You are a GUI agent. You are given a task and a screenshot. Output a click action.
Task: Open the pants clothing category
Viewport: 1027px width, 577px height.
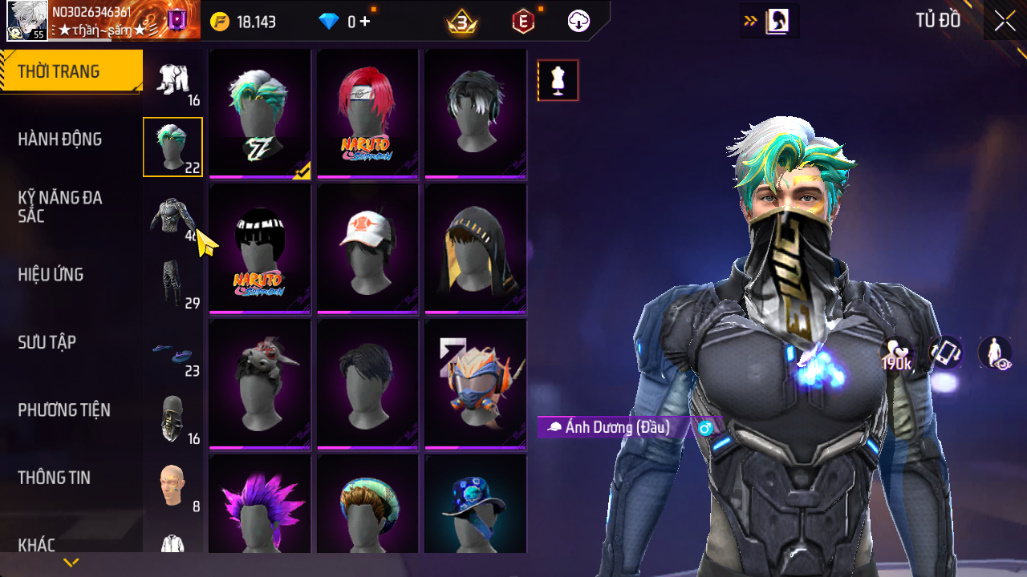pos(173,284)
